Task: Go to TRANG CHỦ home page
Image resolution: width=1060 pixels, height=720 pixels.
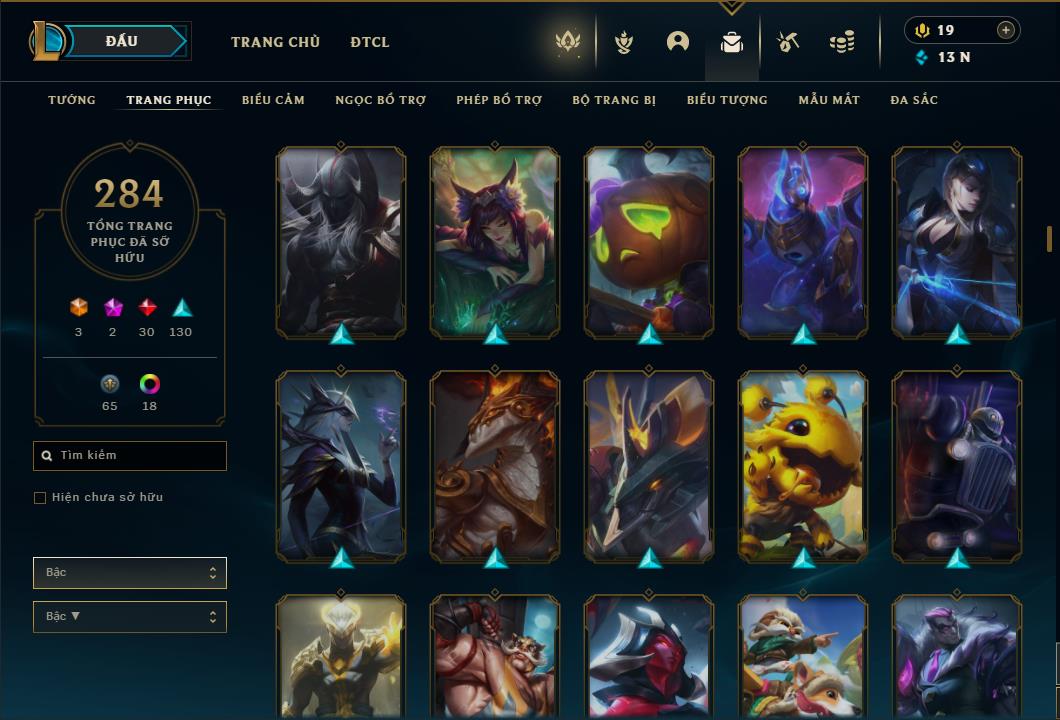Action: pos(275,42)
